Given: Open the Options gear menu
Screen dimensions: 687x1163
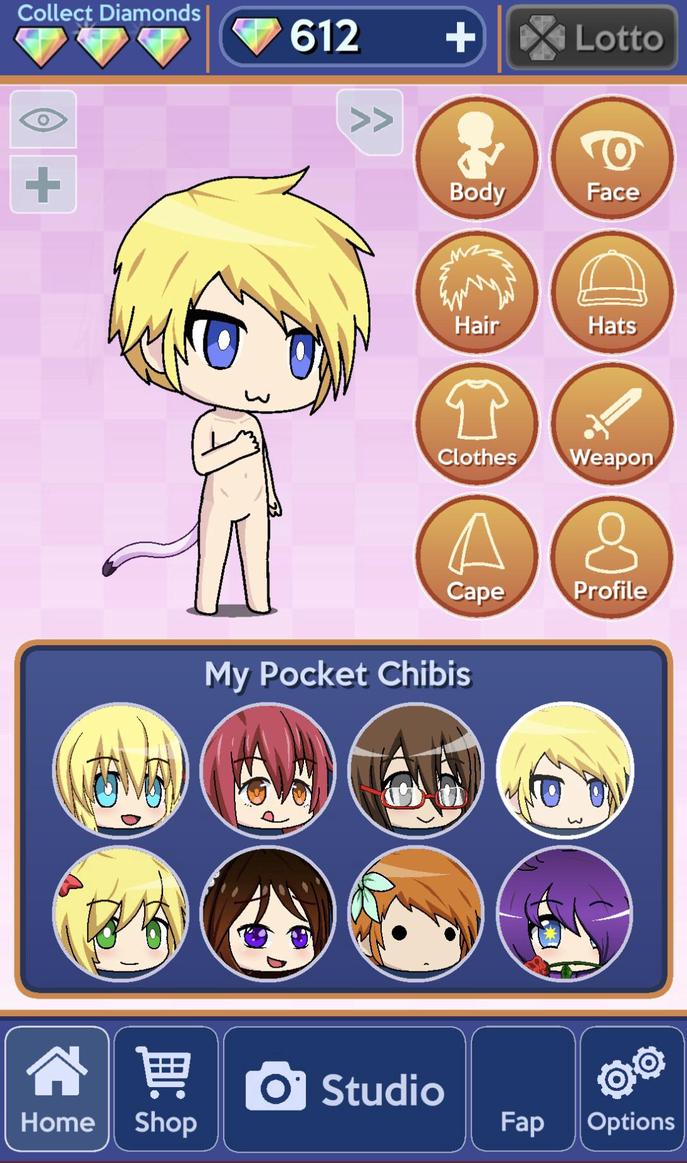Looking at the screenshot, I should 631,1089.
